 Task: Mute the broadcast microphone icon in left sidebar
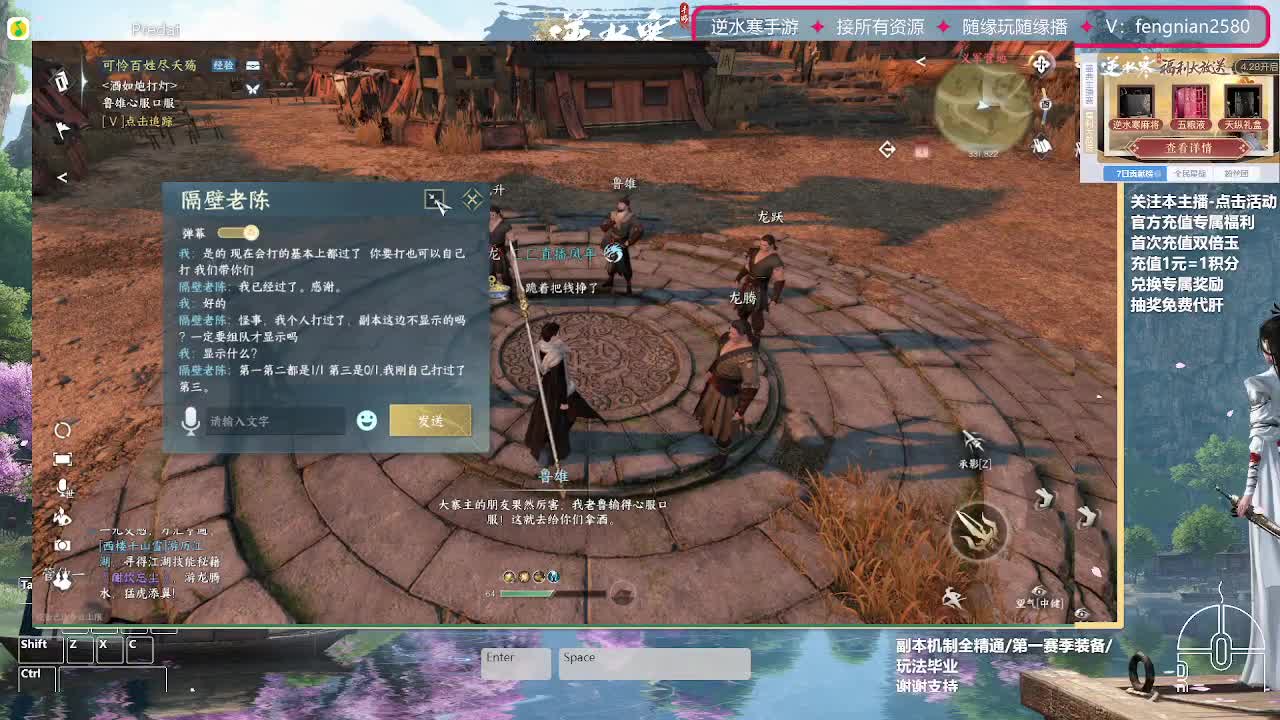[61, 486]
